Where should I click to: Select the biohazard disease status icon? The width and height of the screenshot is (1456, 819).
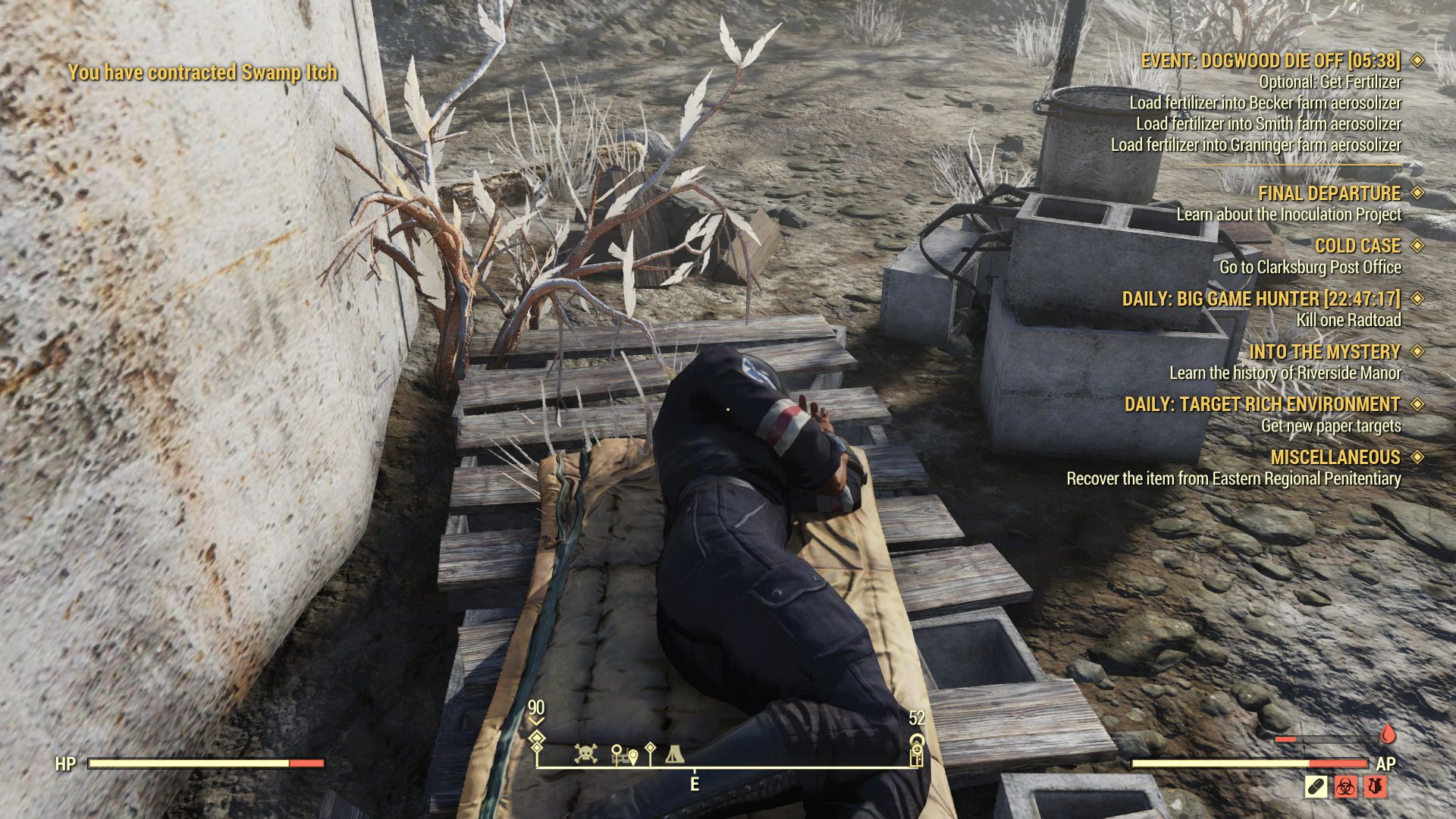pyautogui.click(x=1345, y=786)
